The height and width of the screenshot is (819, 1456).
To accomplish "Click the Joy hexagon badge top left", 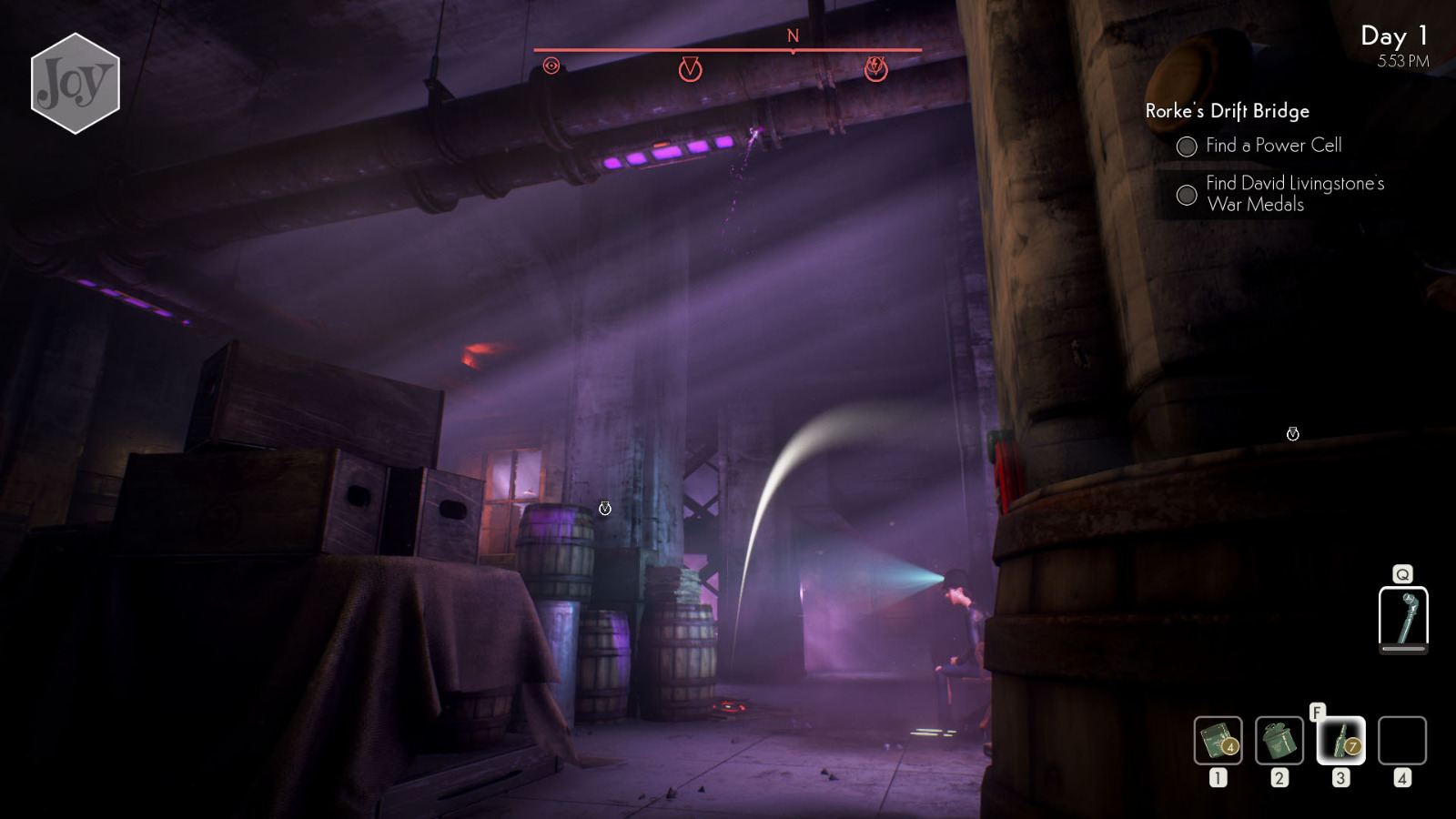I will pos(75,82).
